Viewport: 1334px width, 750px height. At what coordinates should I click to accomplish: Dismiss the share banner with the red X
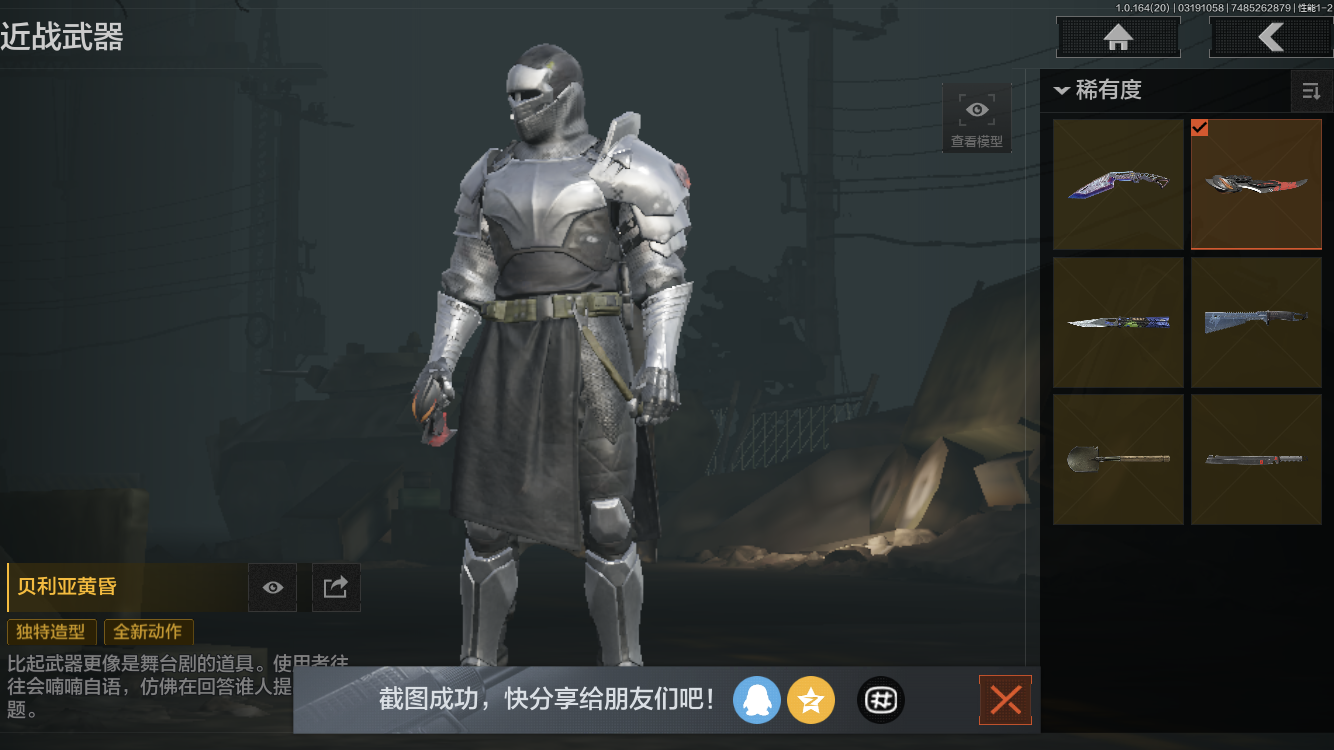1005,700
